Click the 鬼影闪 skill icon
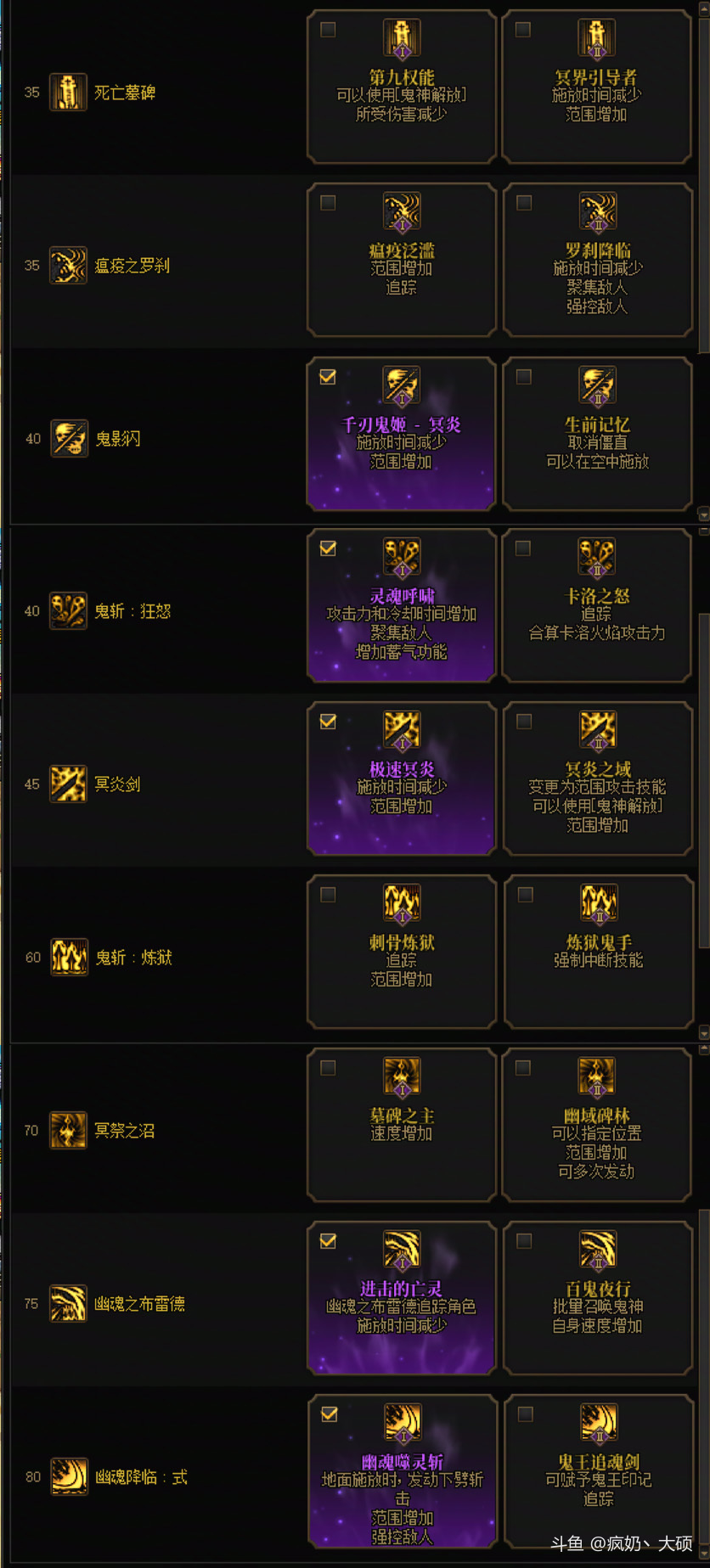Viewport: 710px width, 1568px height. click(x=69, y=439)
